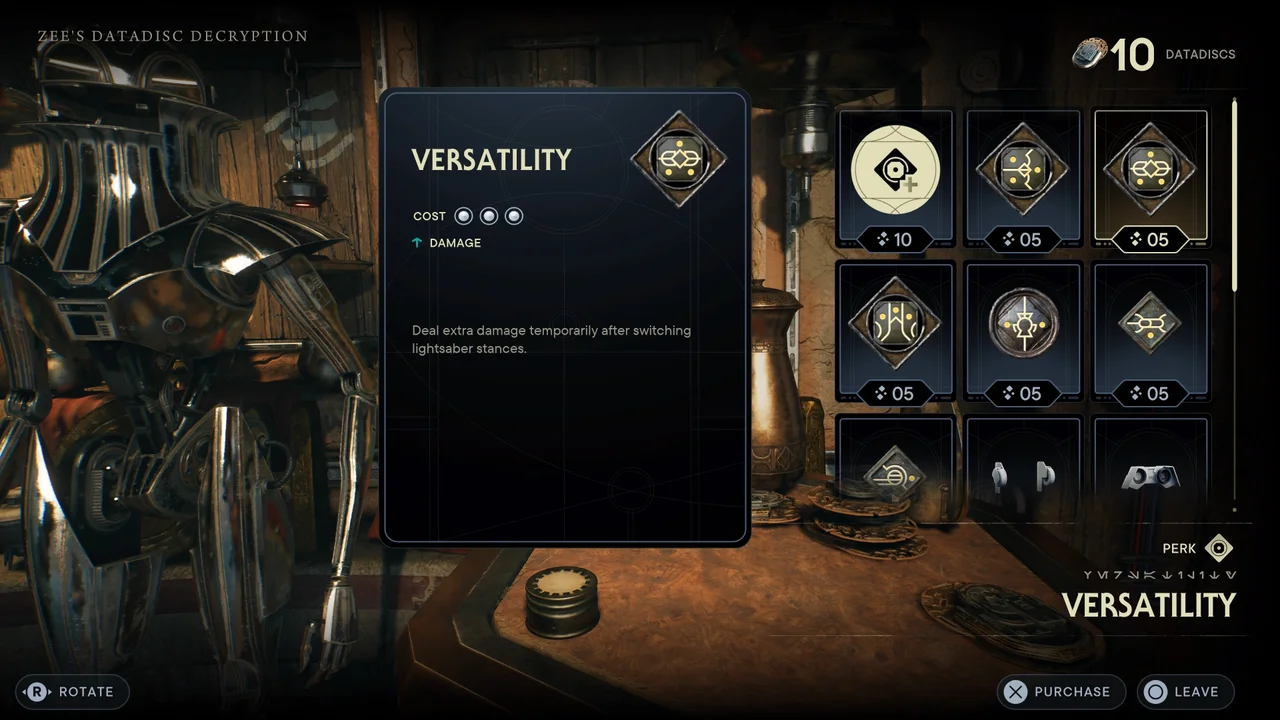Select the circular perk in the second row center
The image size is (1280, 720).
[x=1023, y=322]
